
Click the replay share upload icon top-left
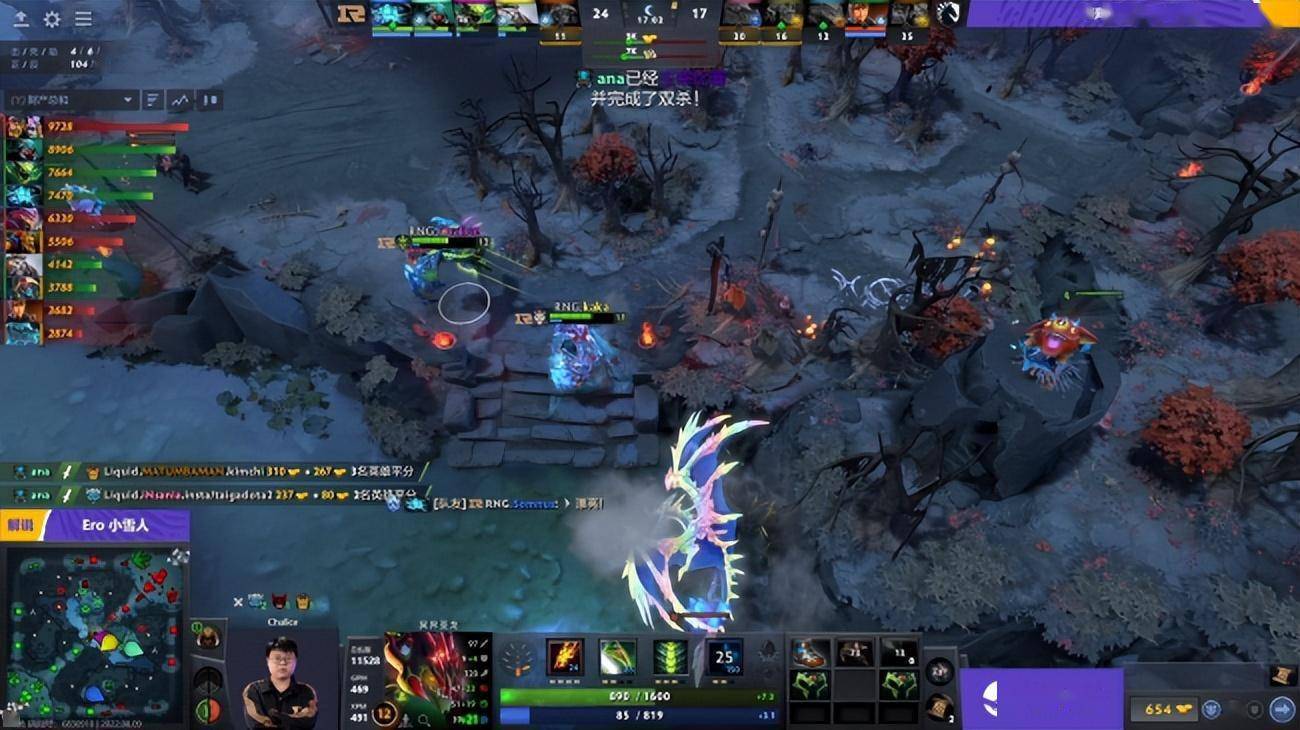click(x=21, y=17)
